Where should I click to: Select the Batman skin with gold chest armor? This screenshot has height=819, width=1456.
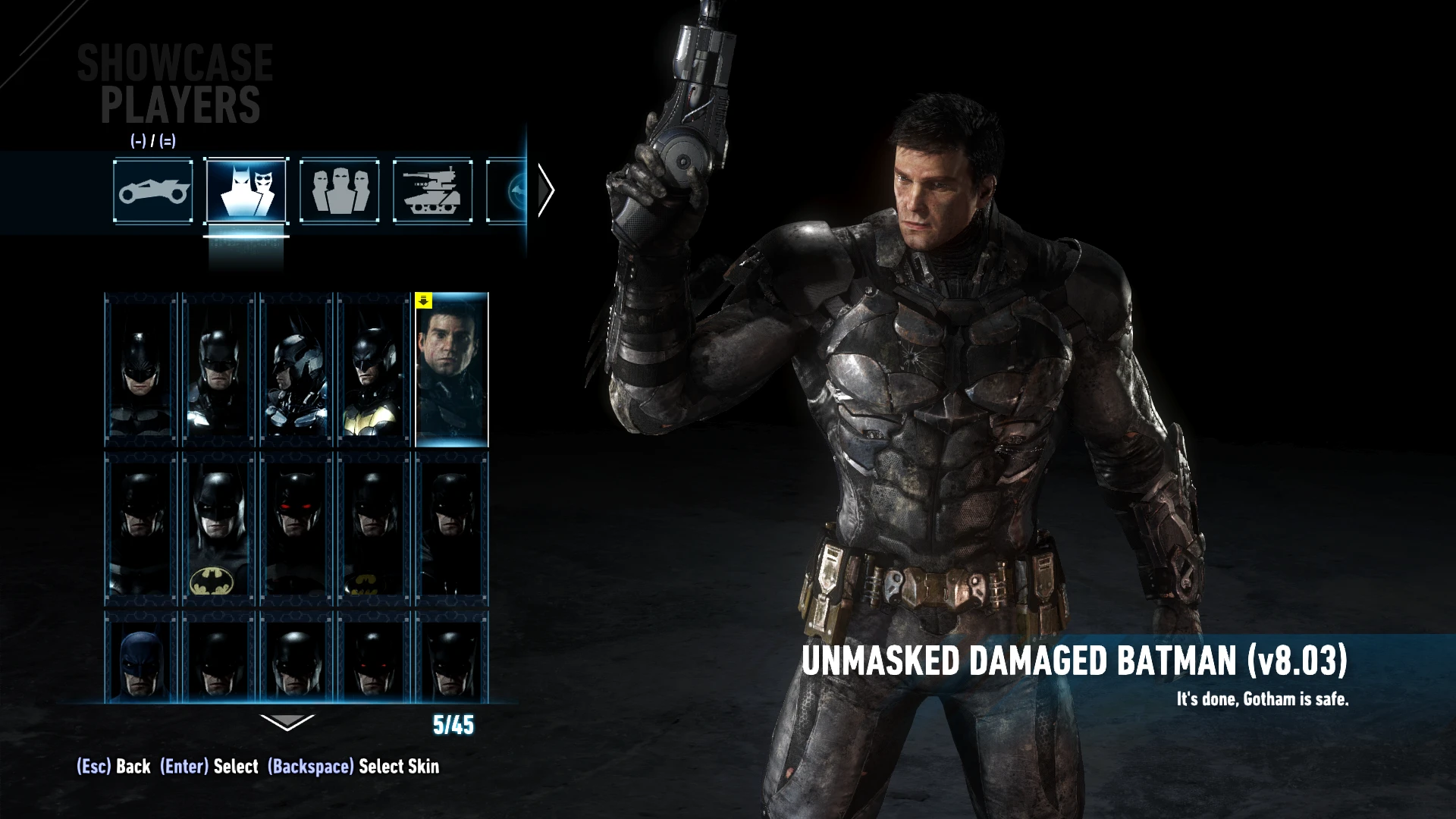point(373,369)
